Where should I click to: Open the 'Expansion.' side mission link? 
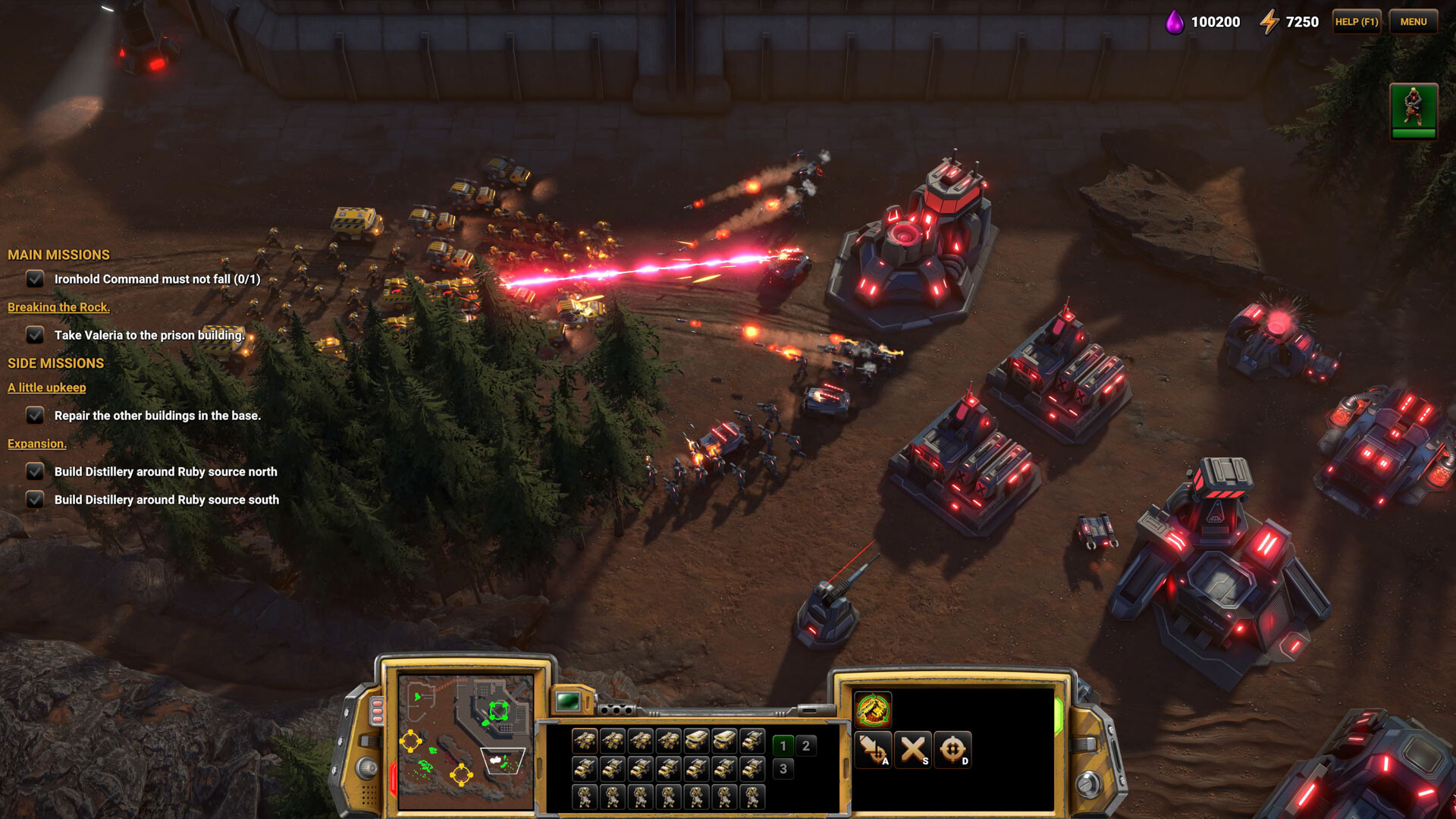(x=37, y=444)
